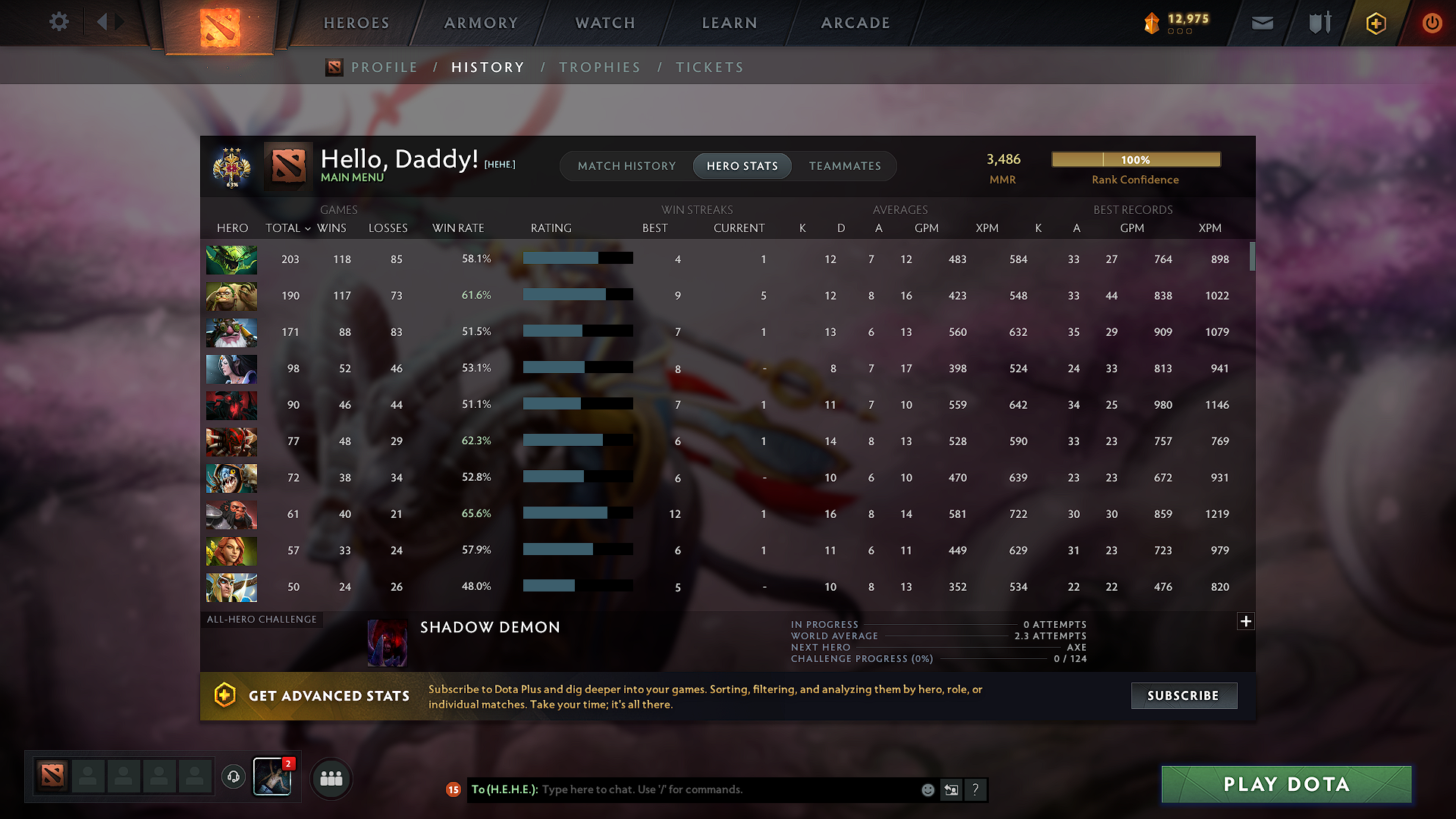Switch to the MATCH HISTORY tab
The height and width of the screenshot is (819, 1456).
pos(626,166)
